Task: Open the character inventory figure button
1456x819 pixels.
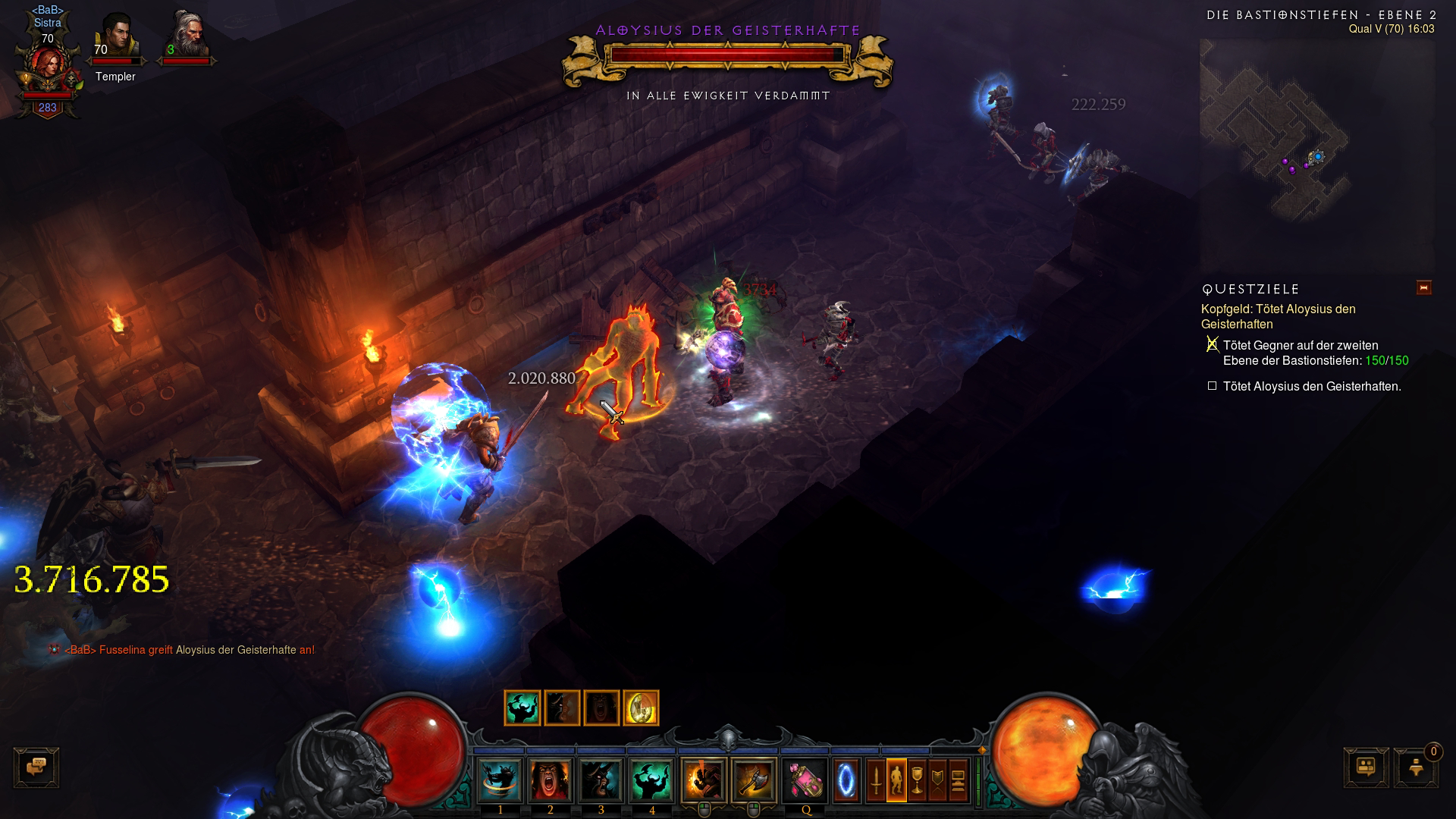Action: 896,780
